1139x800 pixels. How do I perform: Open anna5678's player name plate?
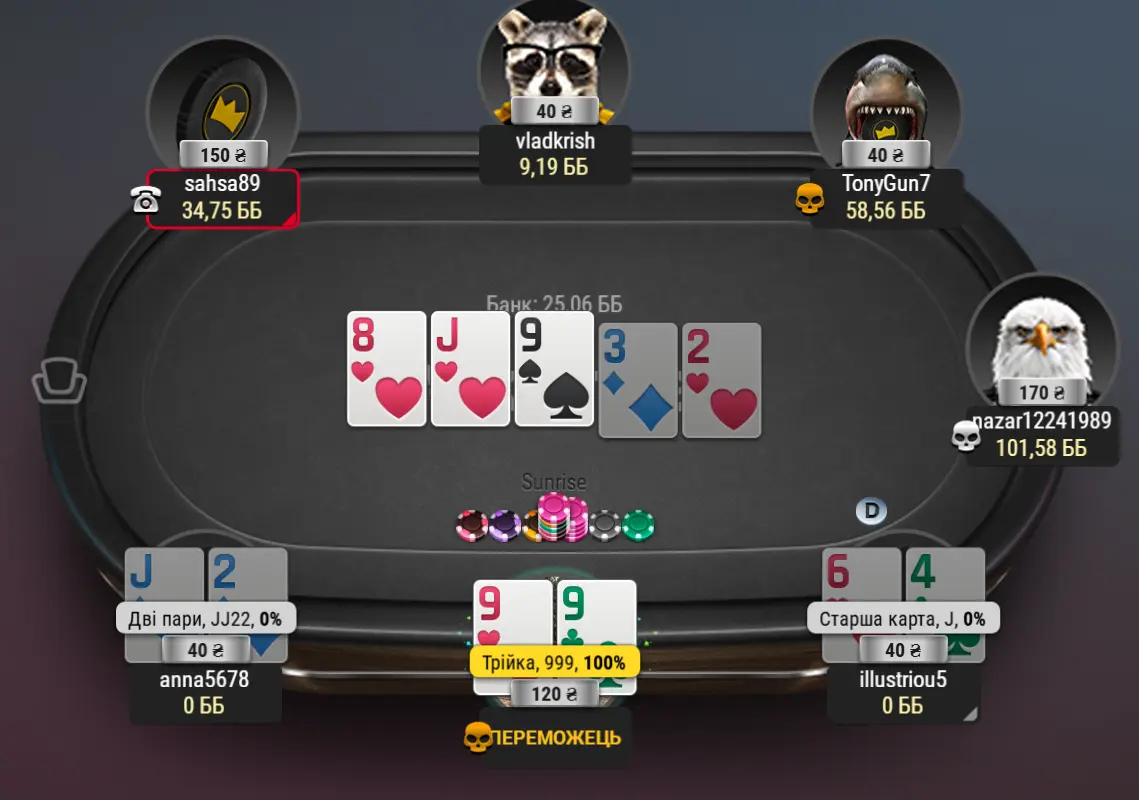click(205, 692)
